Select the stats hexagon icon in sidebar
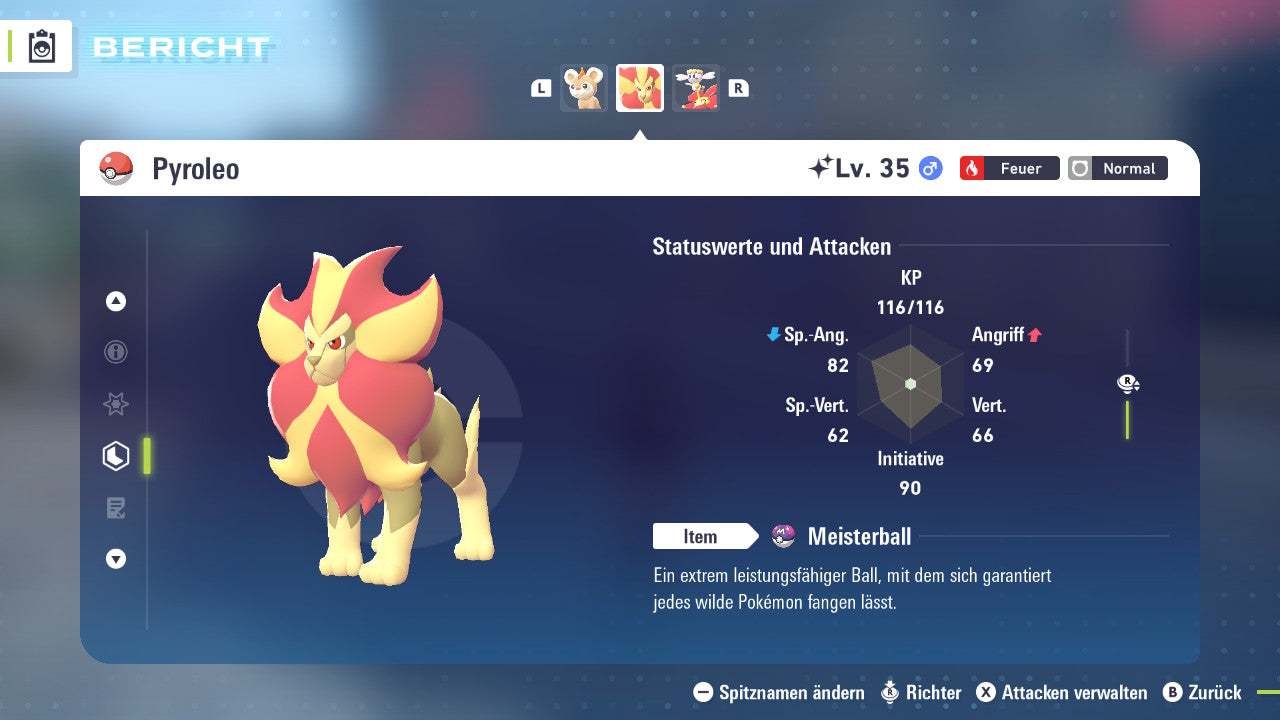Image resolution: width=1280 pixels, height=720 pixels. [115, 455]
